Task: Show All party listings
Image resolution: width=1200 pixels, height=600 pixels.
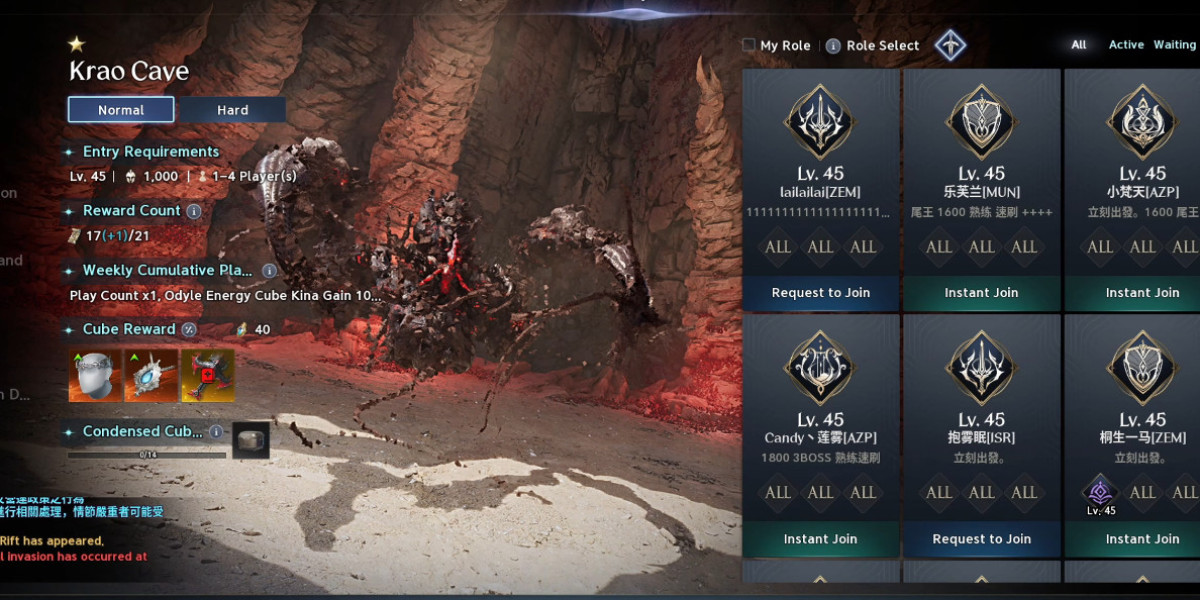Action: [1079, 45]
